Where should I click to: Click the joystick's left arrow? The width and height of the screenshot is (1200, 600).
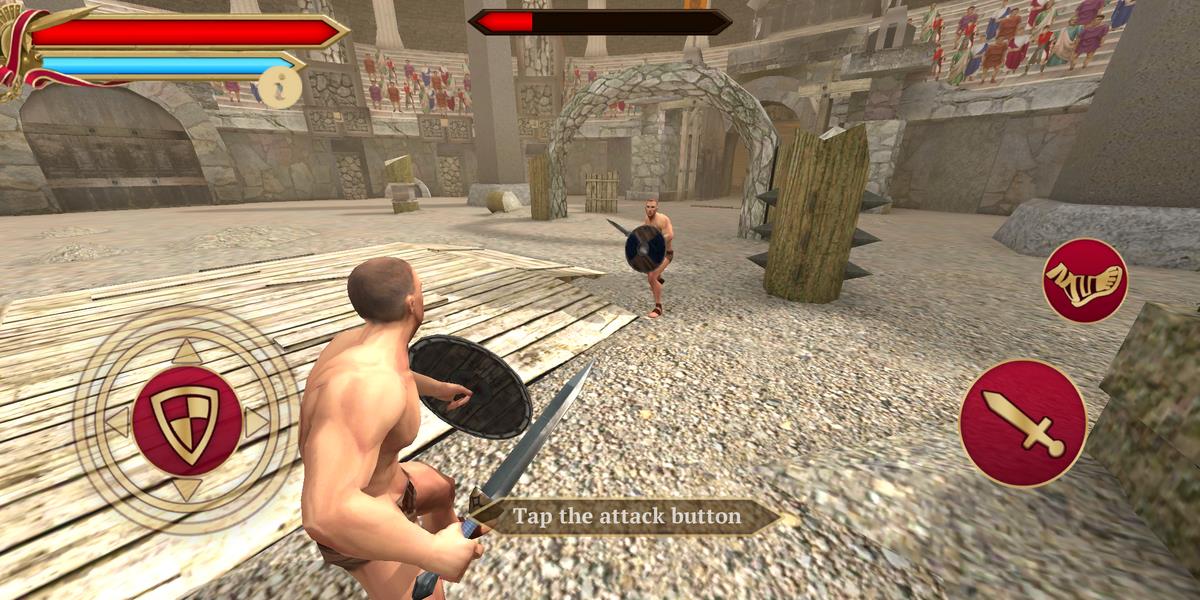(118, 421)
